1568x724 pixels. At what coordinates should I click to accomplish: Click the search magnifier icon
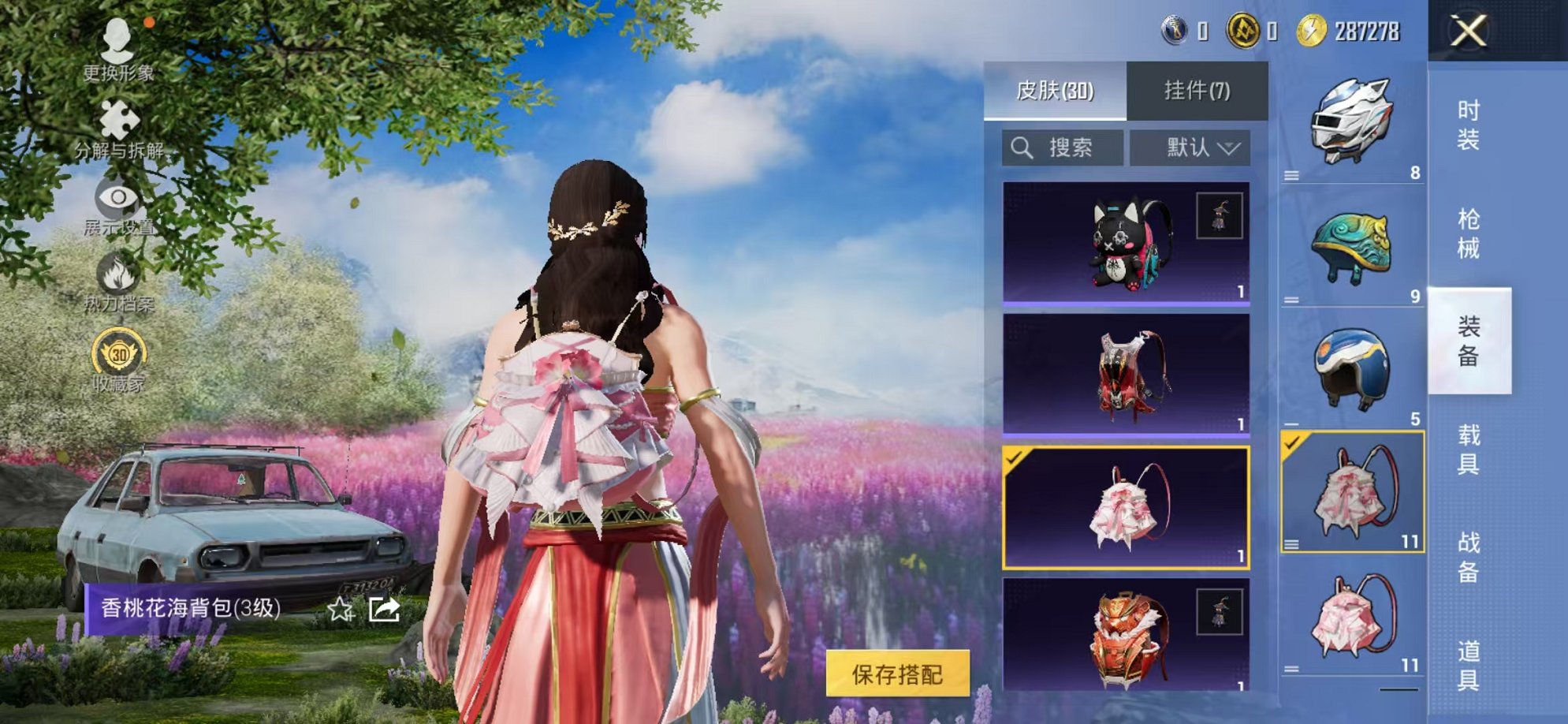tap(1022, 146)
